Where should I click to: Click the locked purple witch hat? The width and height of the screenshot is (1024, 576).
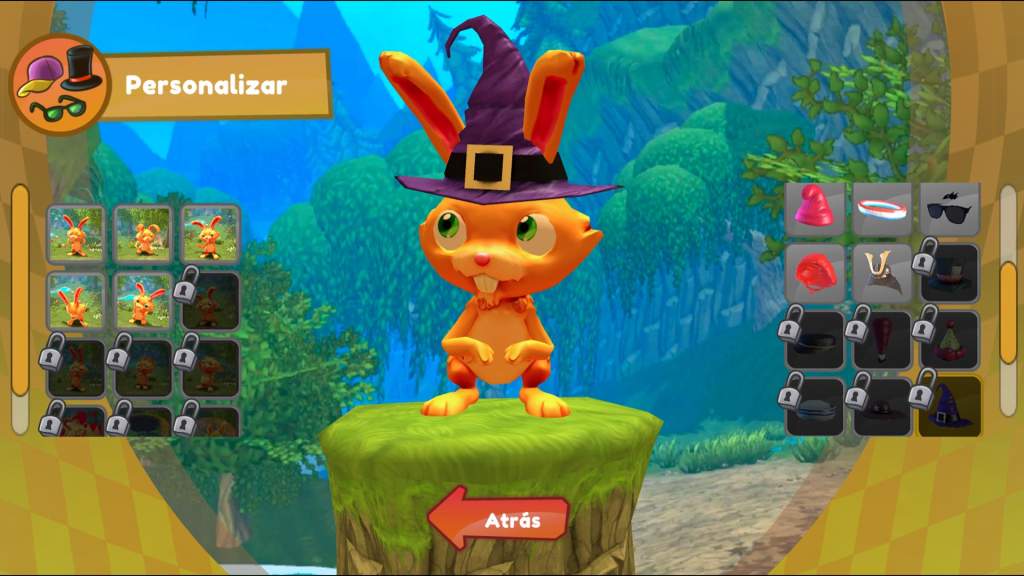coord(948,405)
